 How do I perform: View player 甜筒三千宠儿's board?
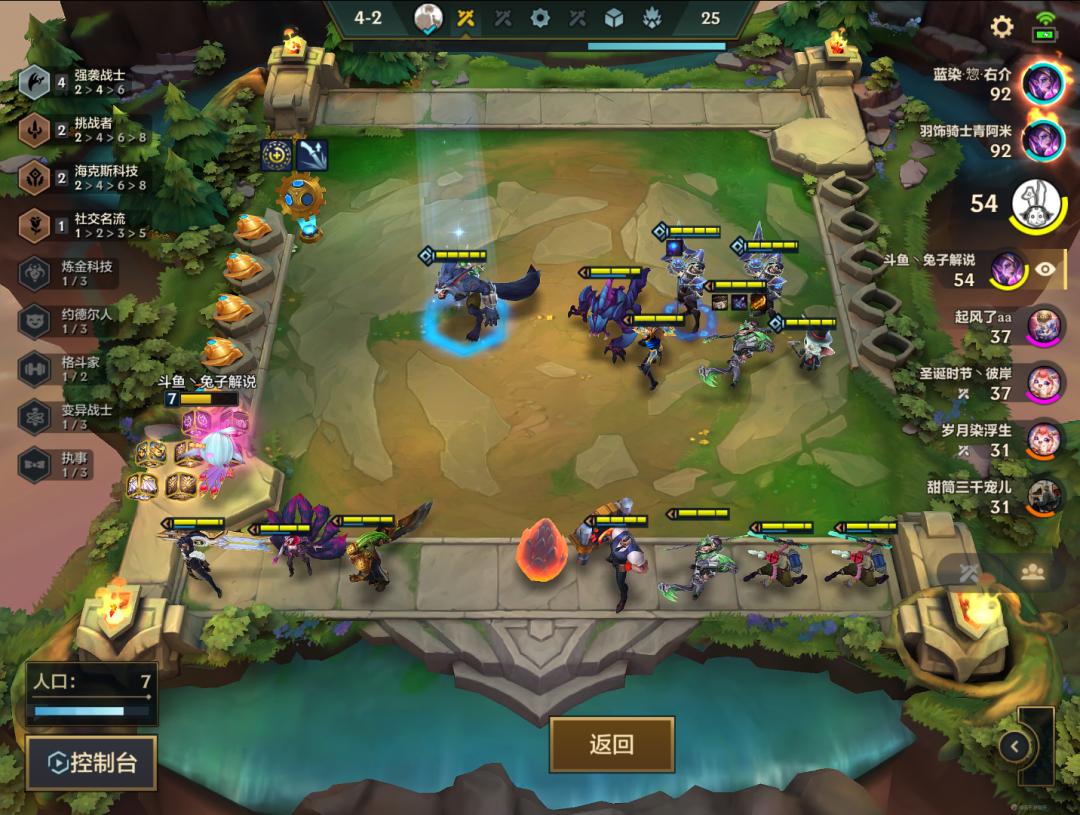tap(1044, 497)
